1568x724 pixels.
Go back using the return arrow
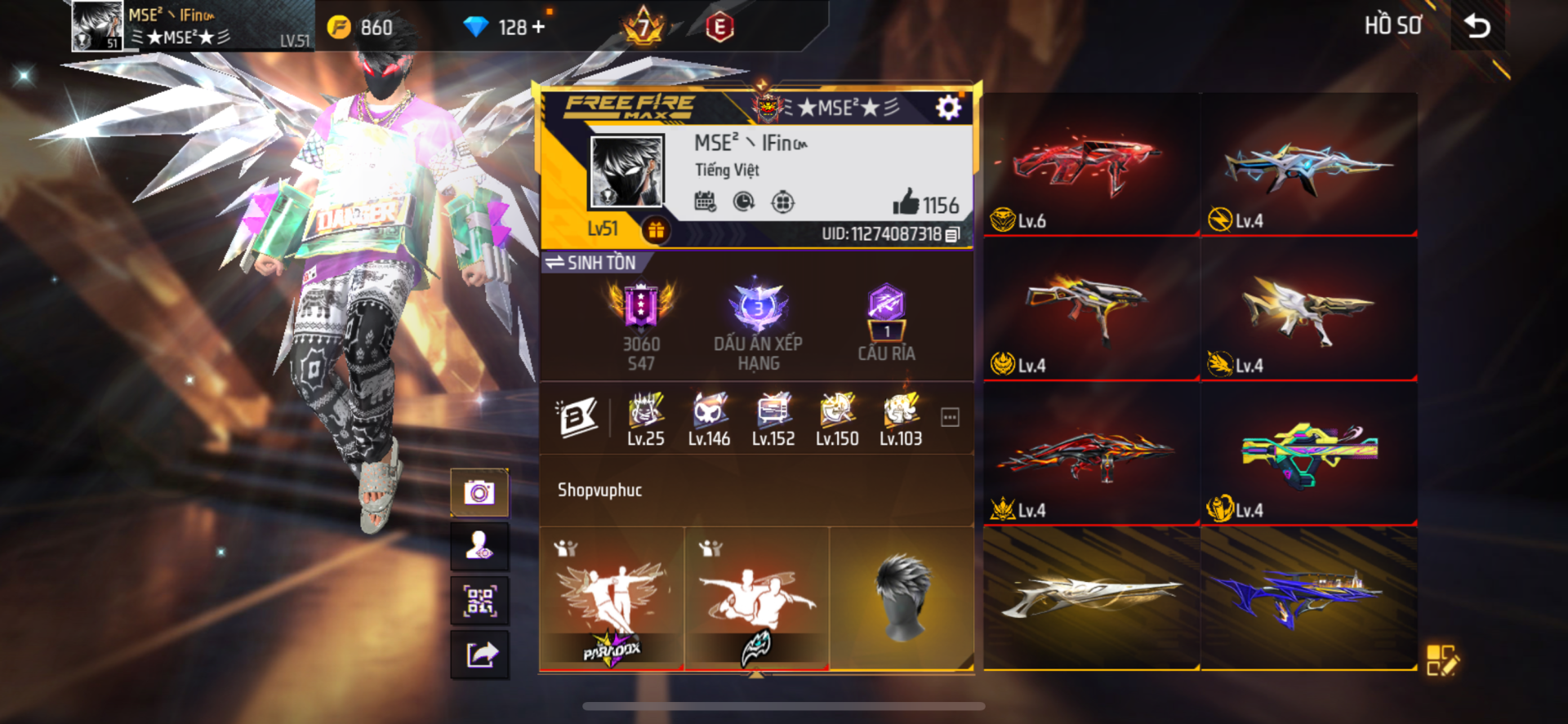click(1477, 27)
